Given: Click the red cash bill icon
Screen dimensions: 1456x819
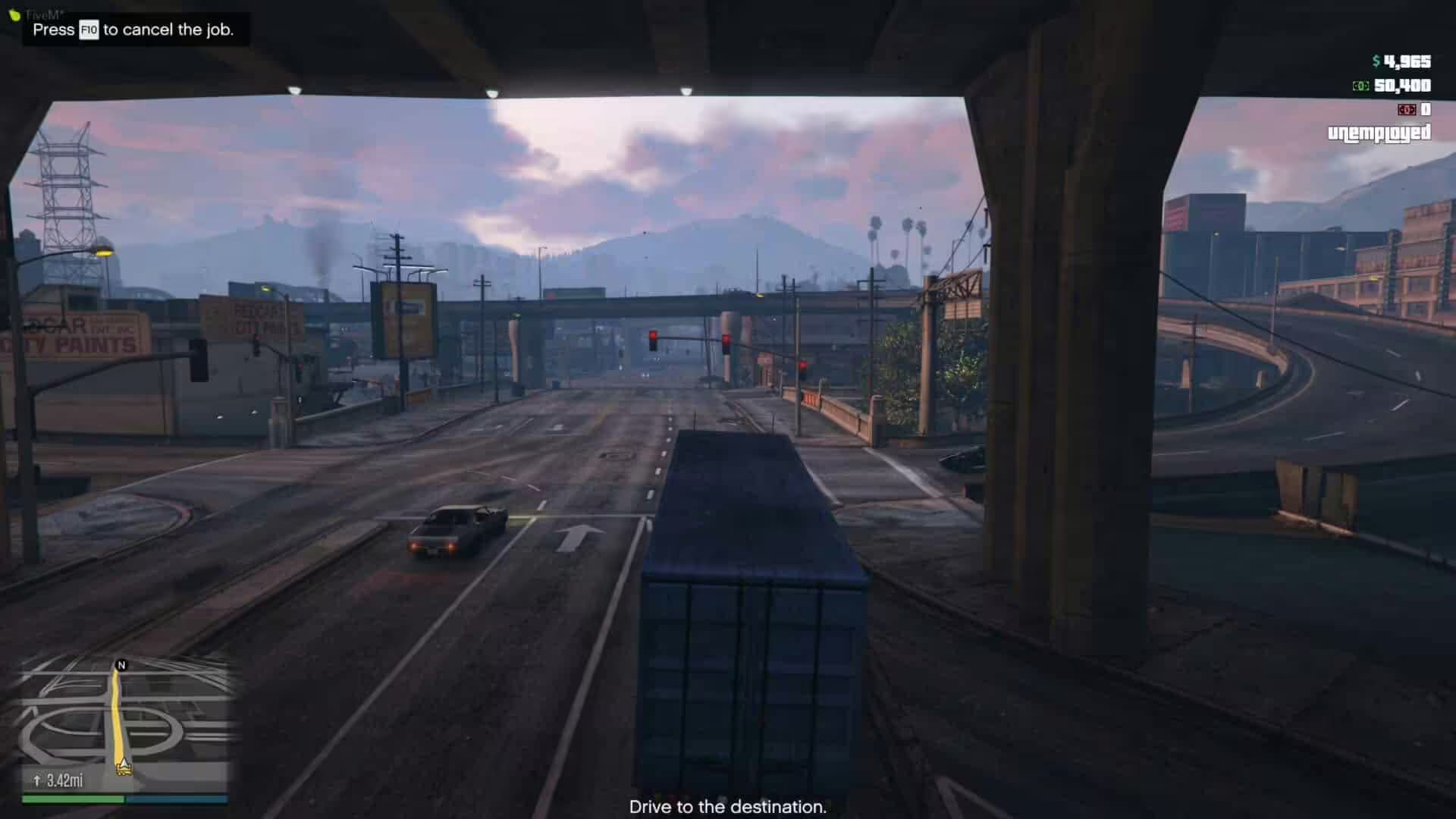Looking at the screenshot, I should point(1408,110).
